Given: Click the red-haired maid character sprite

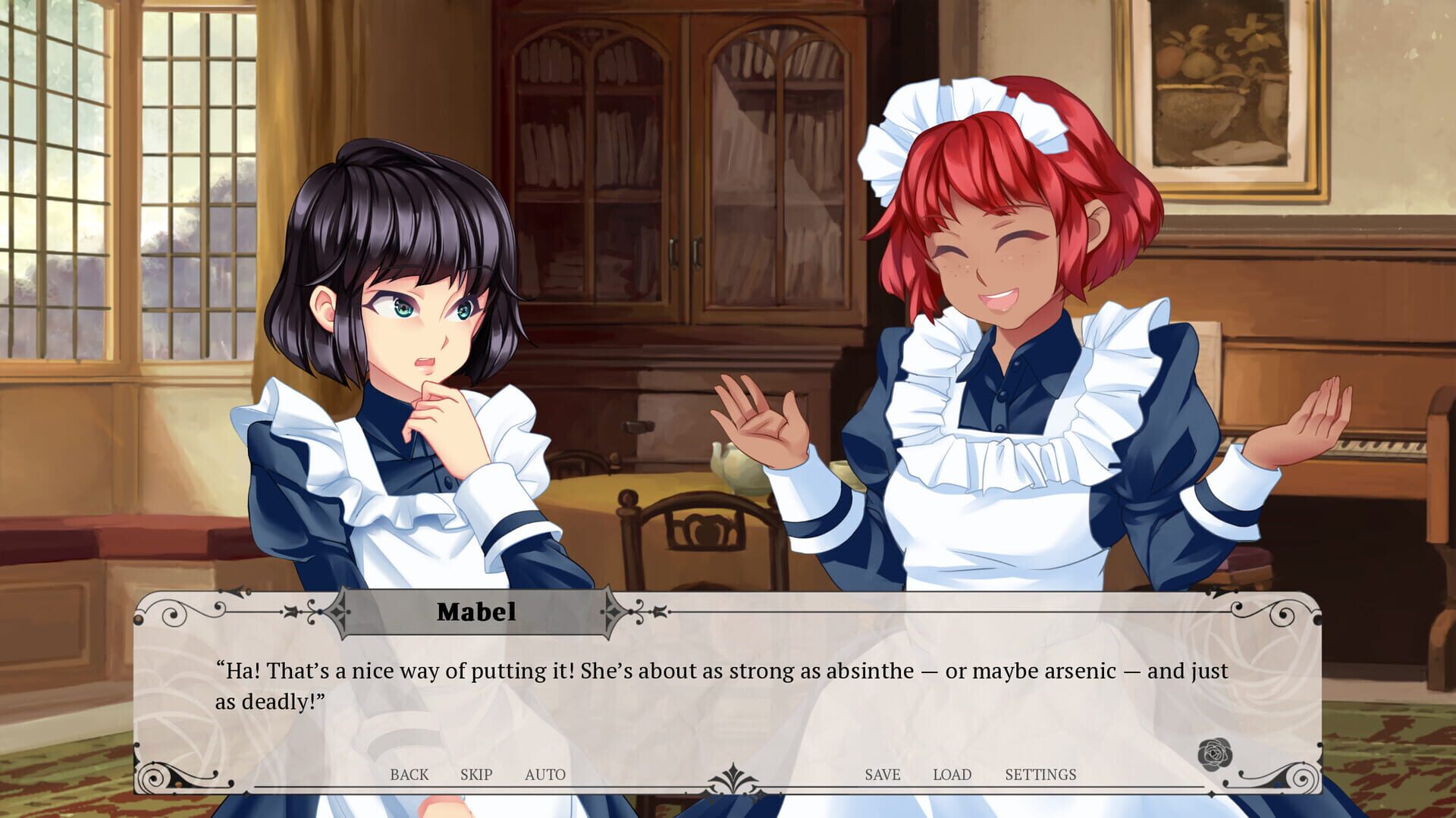Looking at the screenshot, I should (1001, 303).
